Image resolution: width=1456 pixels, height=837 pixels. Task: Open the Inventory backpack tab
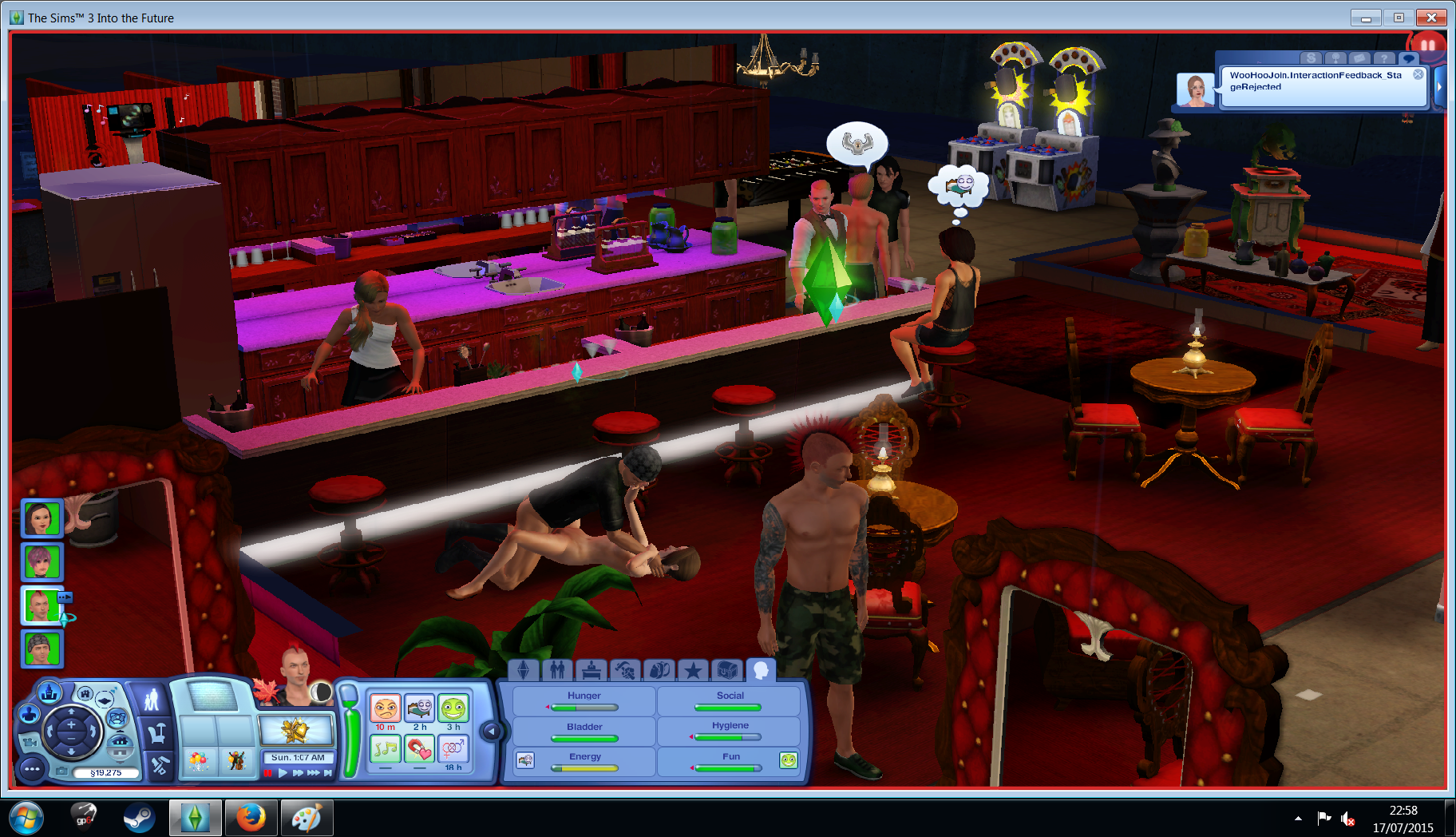tap(659, 670)
